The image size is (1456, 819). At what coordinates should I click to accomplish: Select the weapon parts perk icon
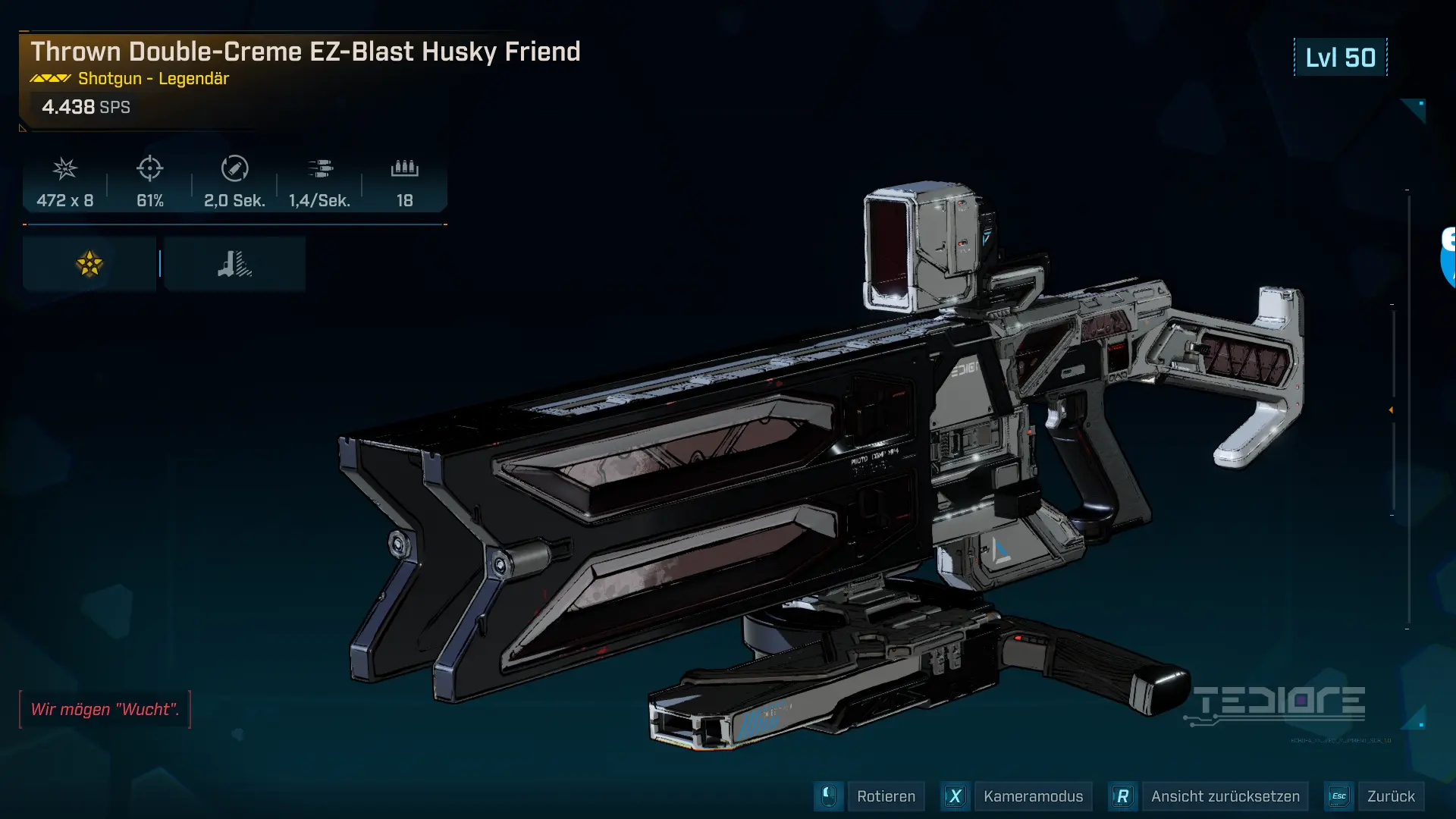click(x=234, y=264)
